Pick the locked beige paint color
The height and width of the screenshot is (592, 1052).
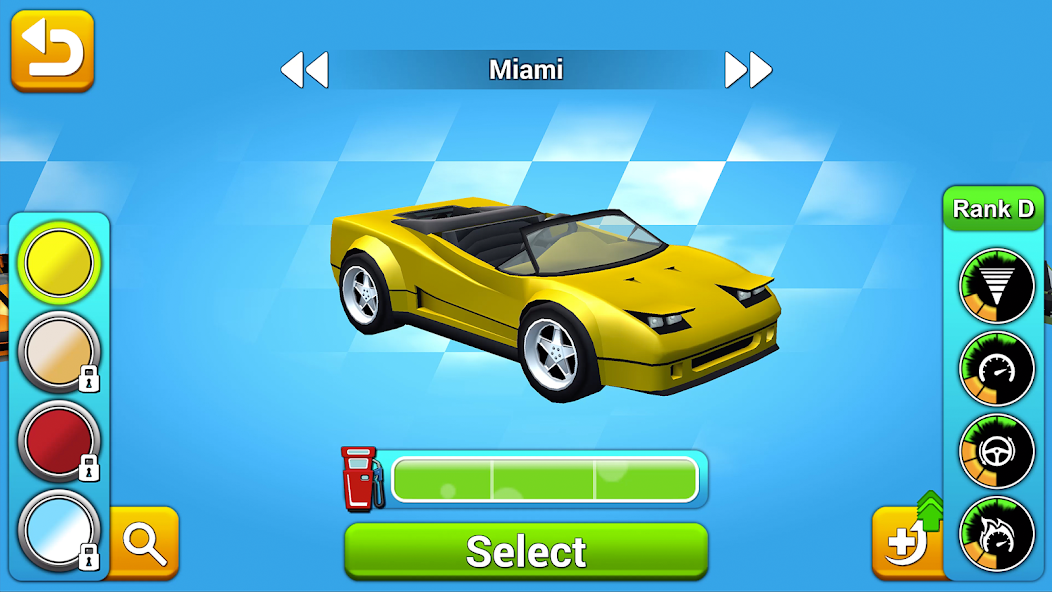click(59, 350)
